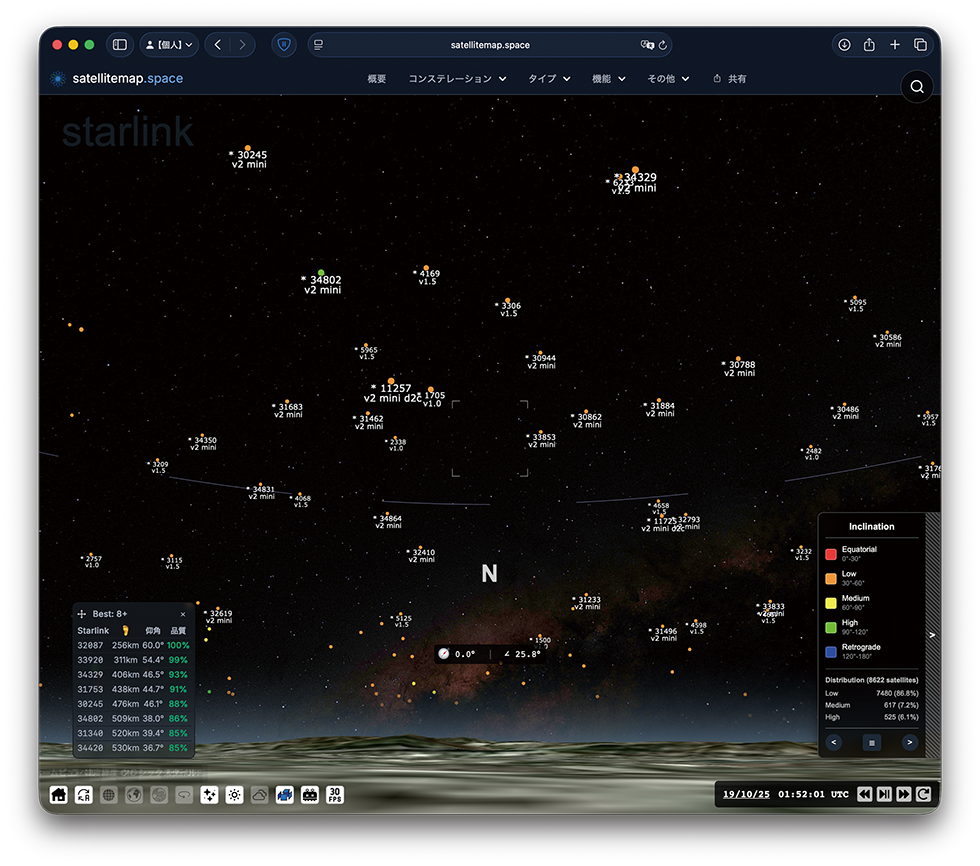
Task: Select Starlink 34329 row in list
Action: pyautogui.click(x=133, y=675)
